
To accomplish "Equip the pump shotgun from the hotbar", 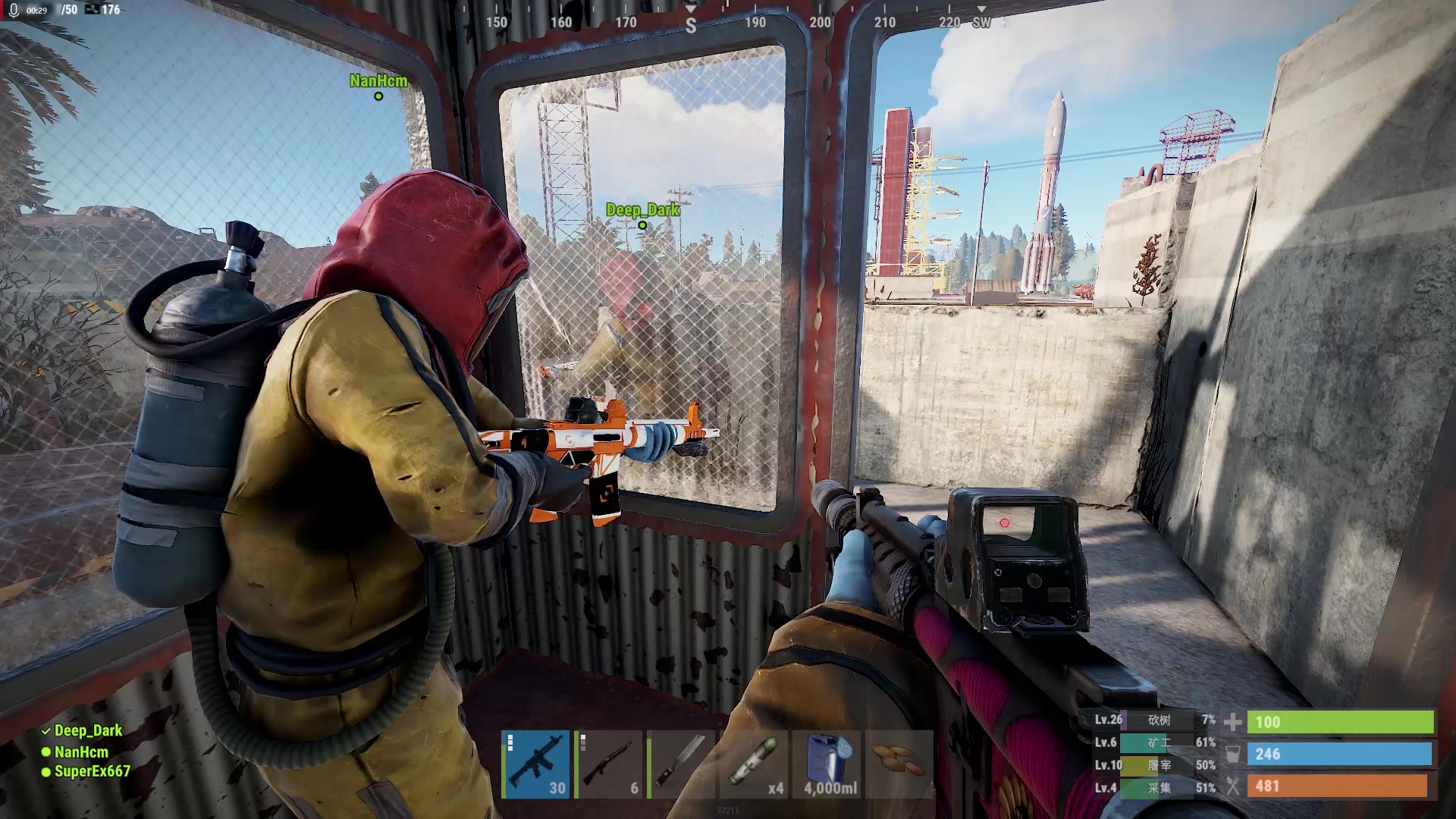I will 608,764.
